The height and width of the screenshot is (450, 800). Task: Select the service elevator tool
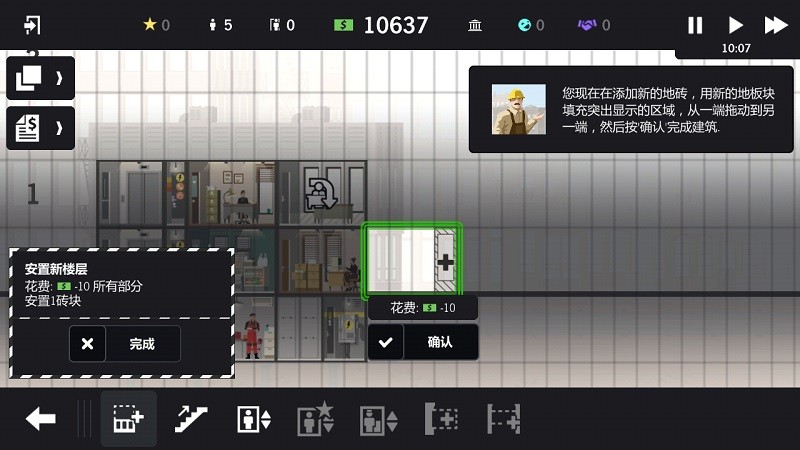(x=378, y=419)
